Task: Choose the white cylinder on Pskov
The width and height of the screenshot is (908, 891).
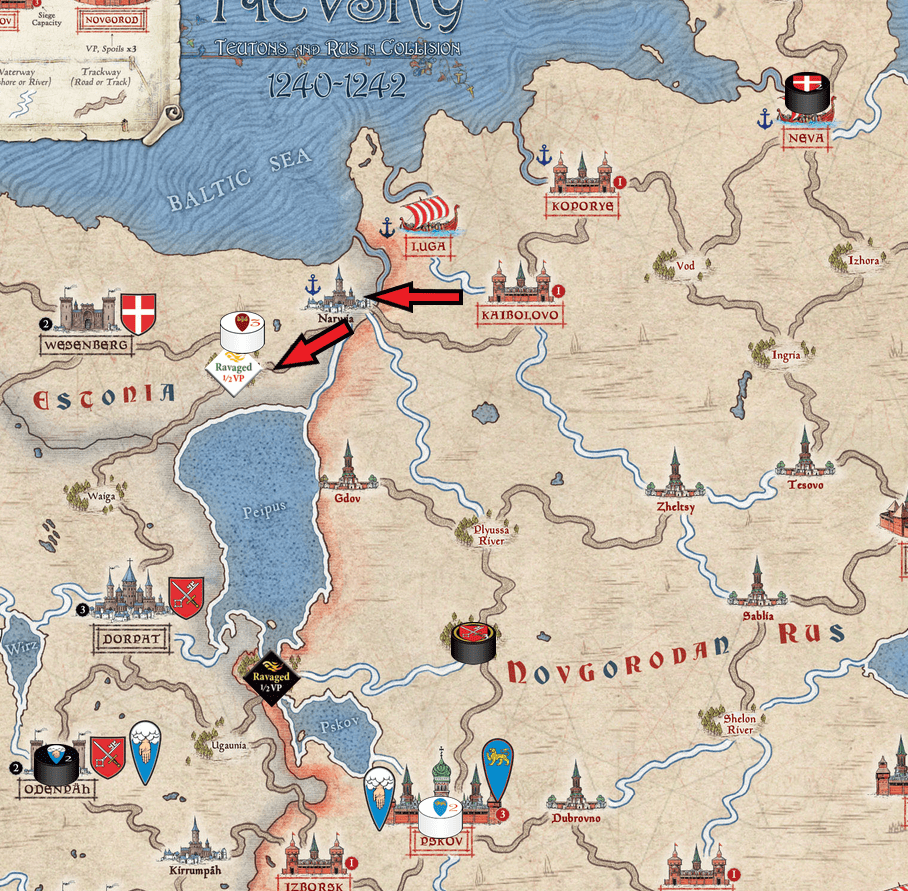Action: click(438, 816)
